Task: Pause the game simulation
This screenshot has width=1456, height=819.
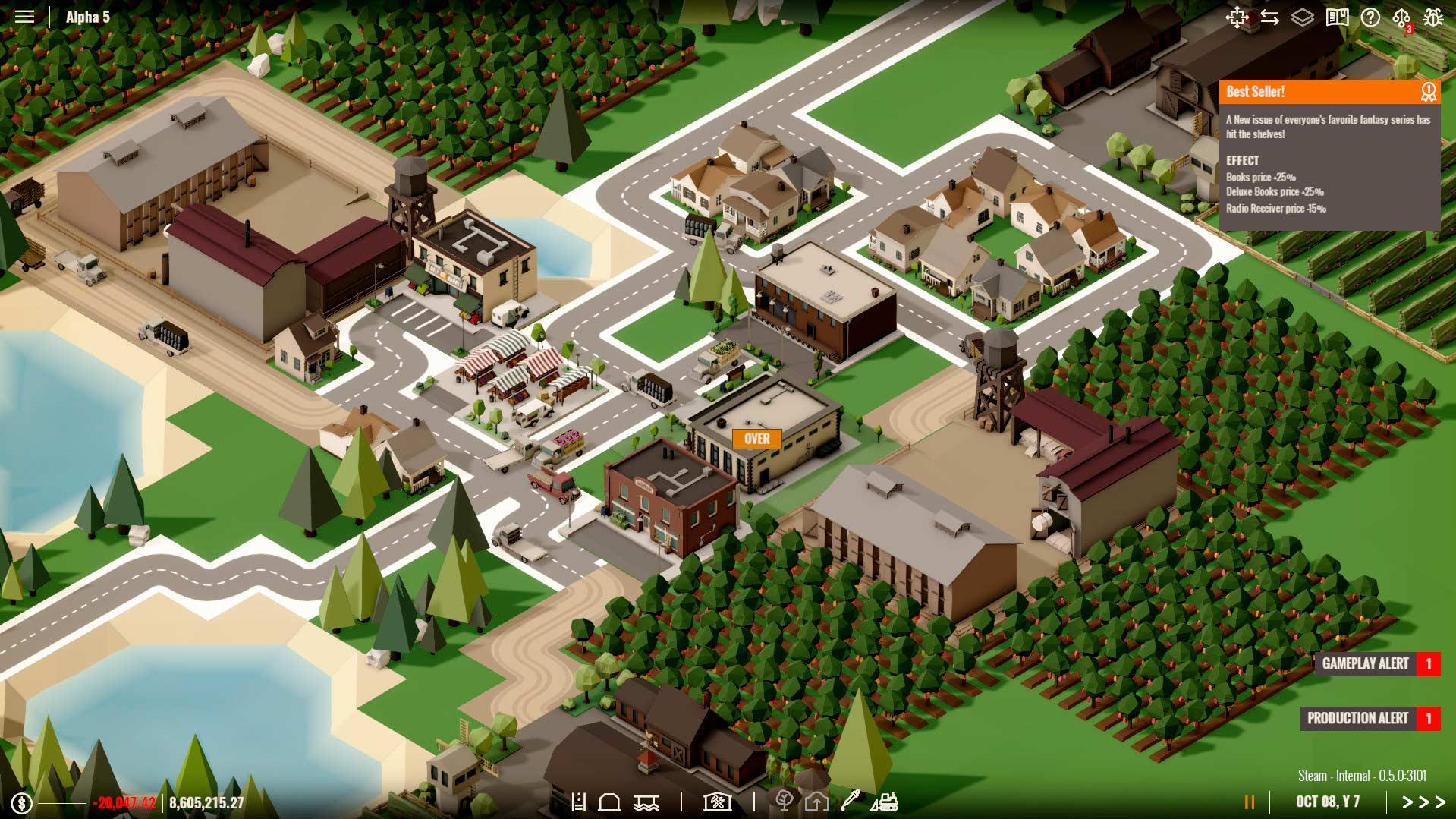Action: (x=1249, y=802)
